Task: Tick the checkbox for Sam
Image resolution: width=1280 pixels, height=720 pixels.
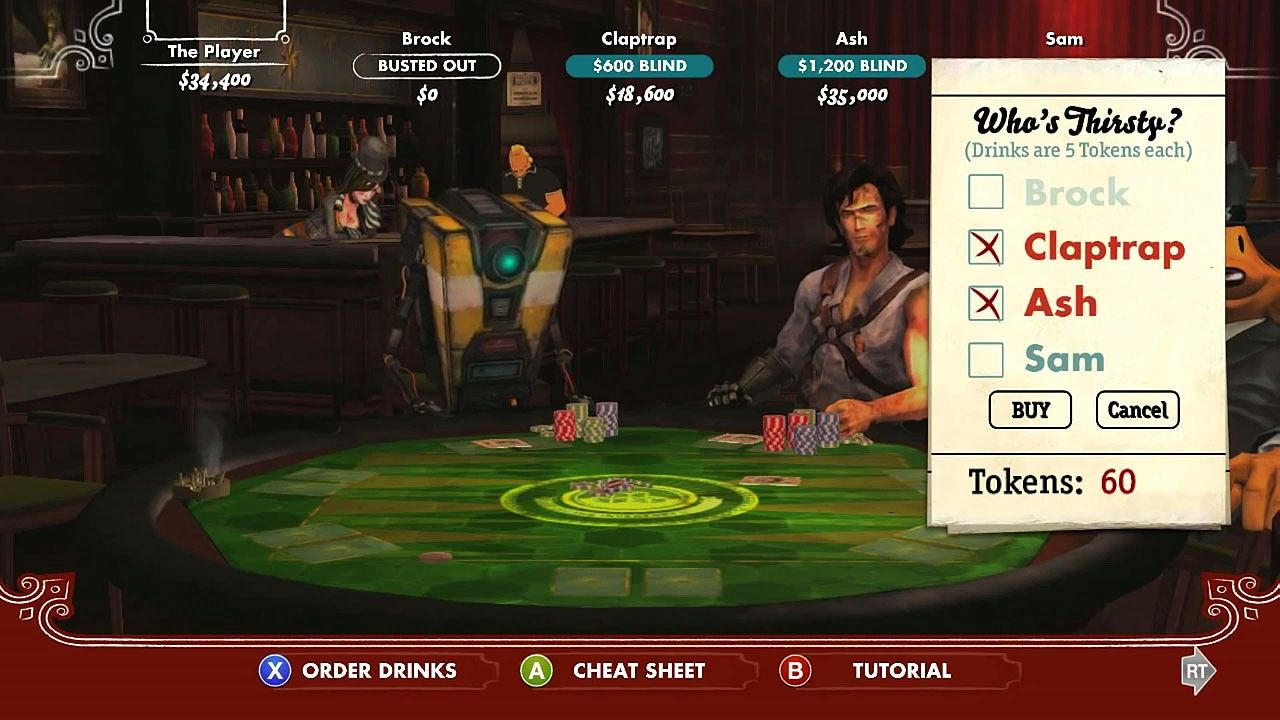Action: pos(986,359)
